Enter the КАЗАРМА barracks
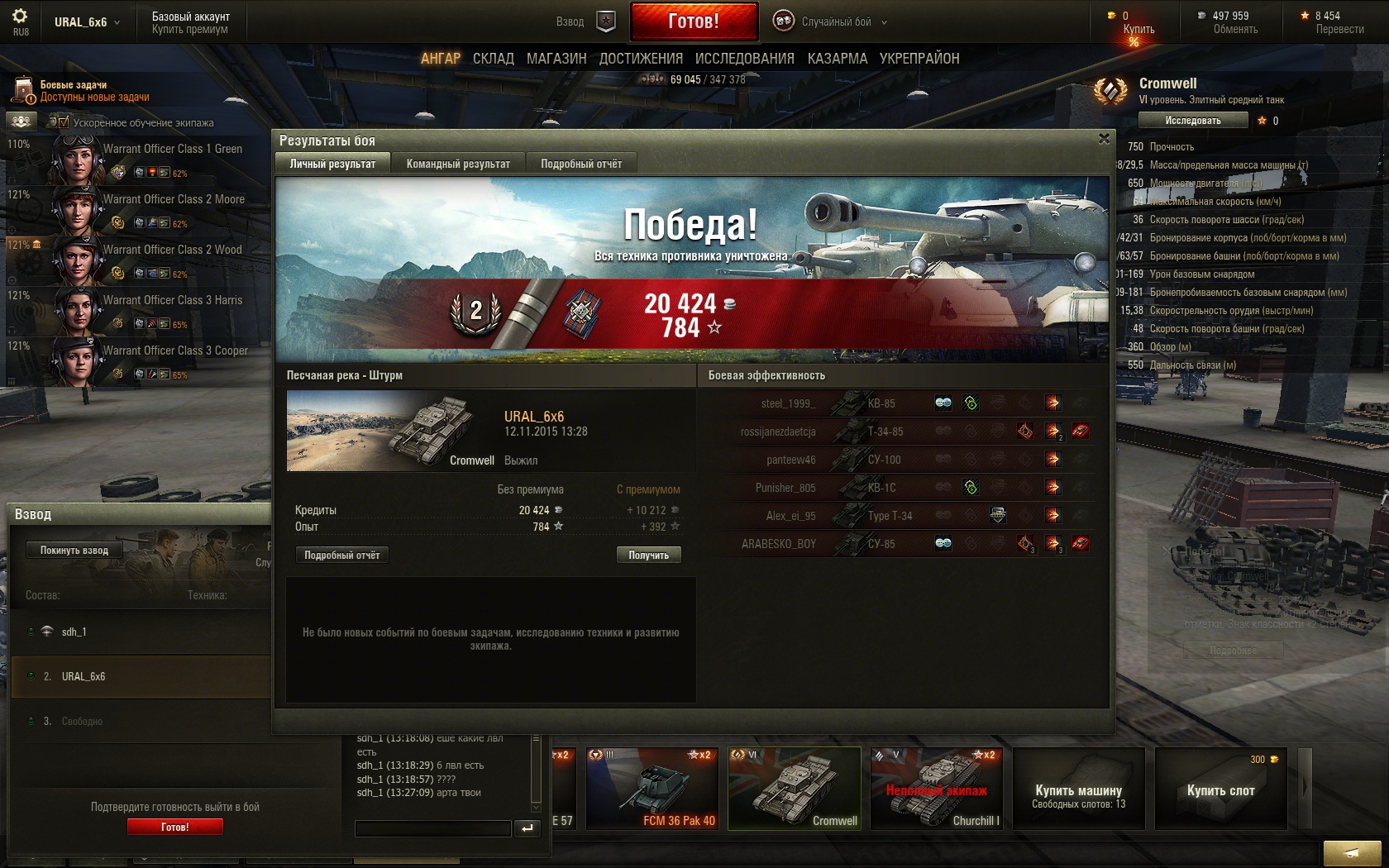The width and height of the screenshot is (1389, 868). [837, 59]
